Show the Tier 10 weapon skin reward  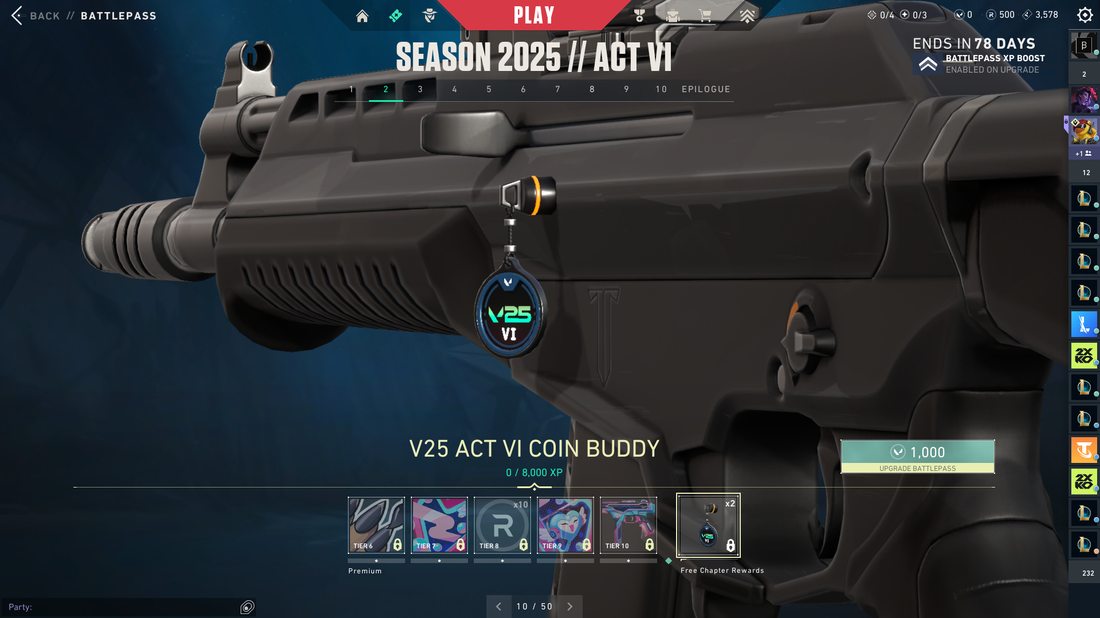(x=628, y=525)
